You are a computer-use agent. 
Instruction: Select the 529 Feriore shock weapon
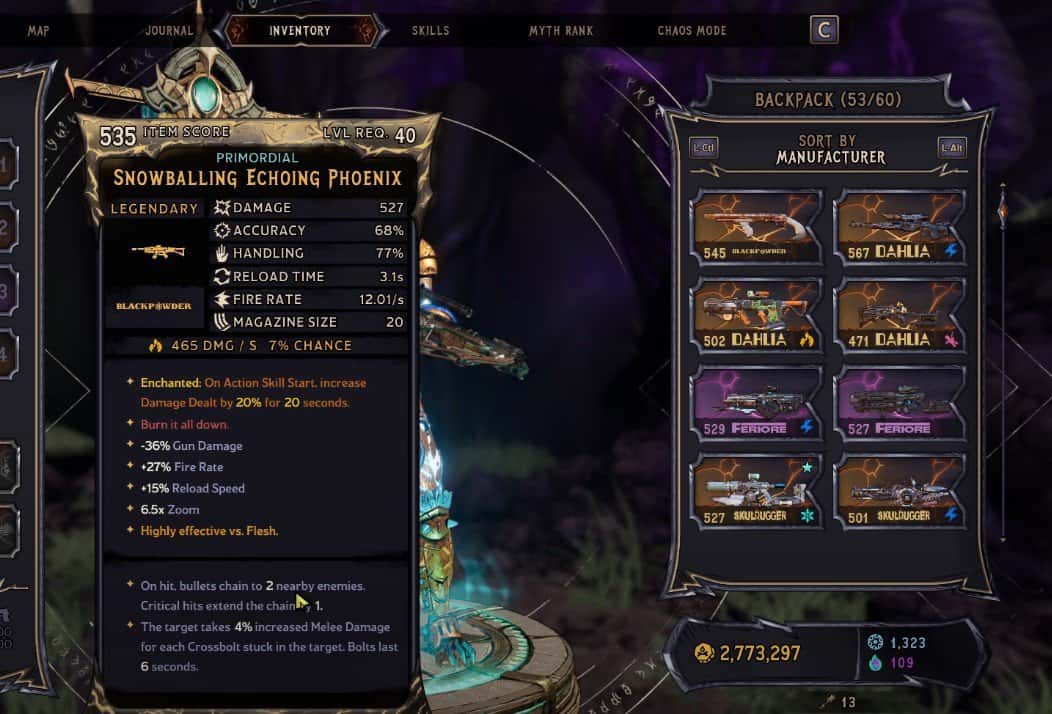757,403
